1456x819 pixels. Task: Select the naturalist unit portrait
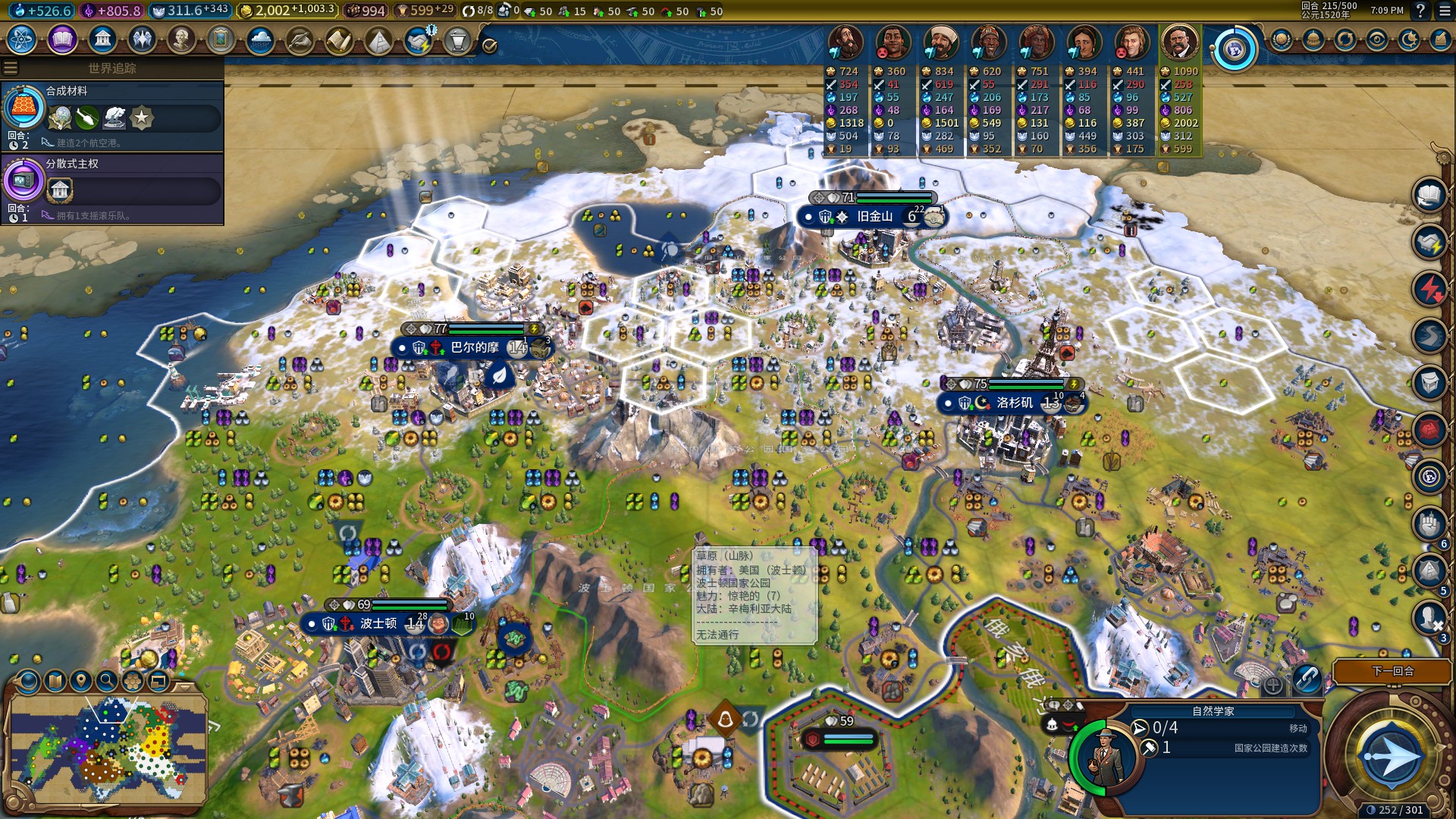[1104, 757]
